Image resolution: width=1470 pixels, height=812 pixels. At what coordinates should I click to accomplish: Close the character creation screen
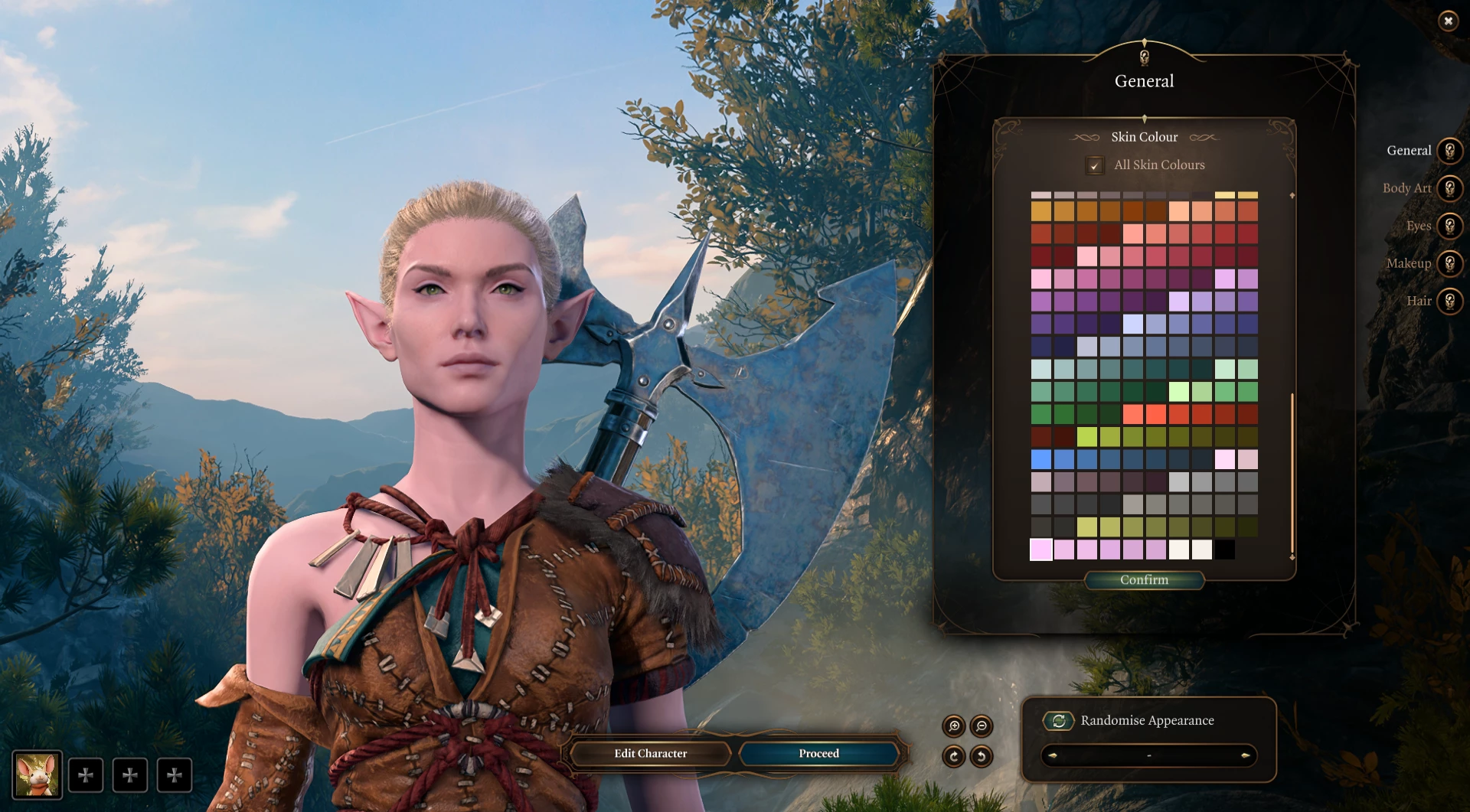point(1448,21)
